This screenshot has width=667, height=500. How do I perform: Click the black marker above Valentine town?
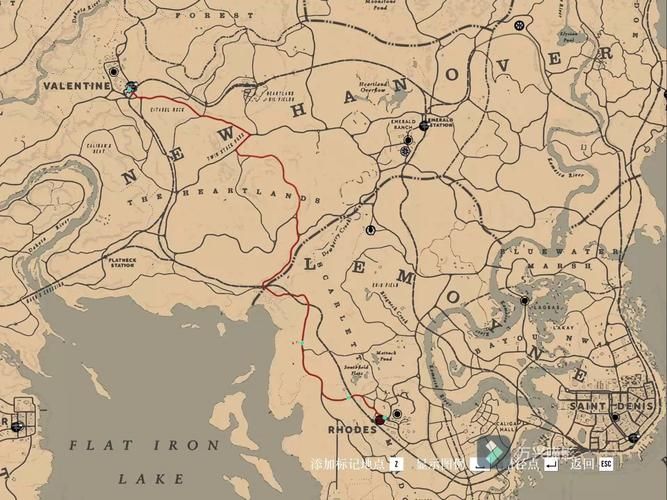[x=115, y=73]
